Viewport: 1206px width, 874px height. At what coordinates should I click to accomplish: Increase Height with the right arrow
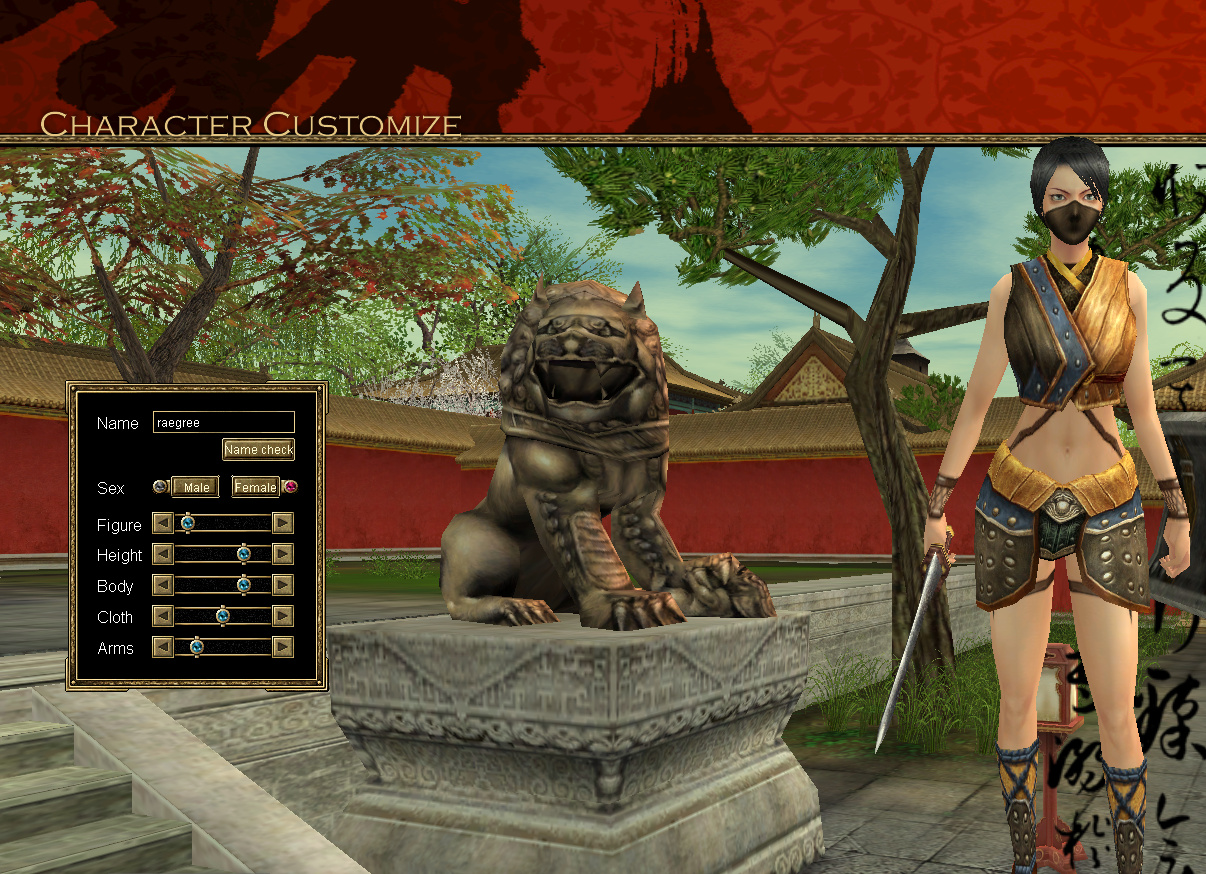click(283, 554)
